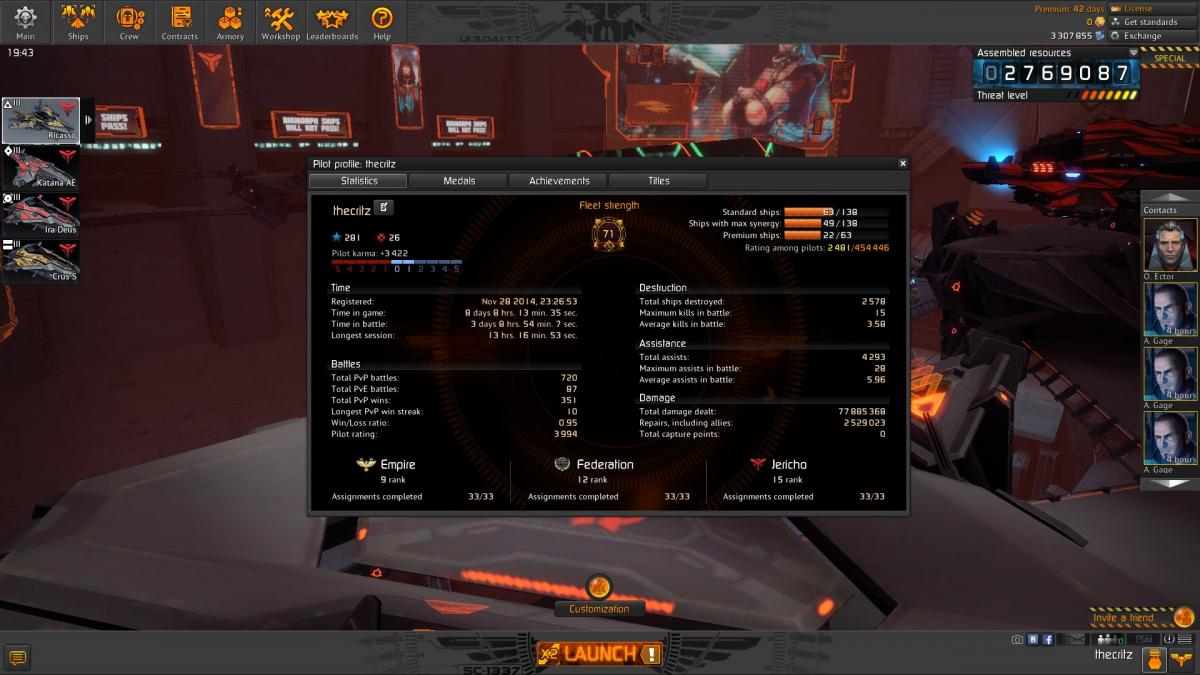
Task: Choose the Crus S ship
Action: point(41,261)
